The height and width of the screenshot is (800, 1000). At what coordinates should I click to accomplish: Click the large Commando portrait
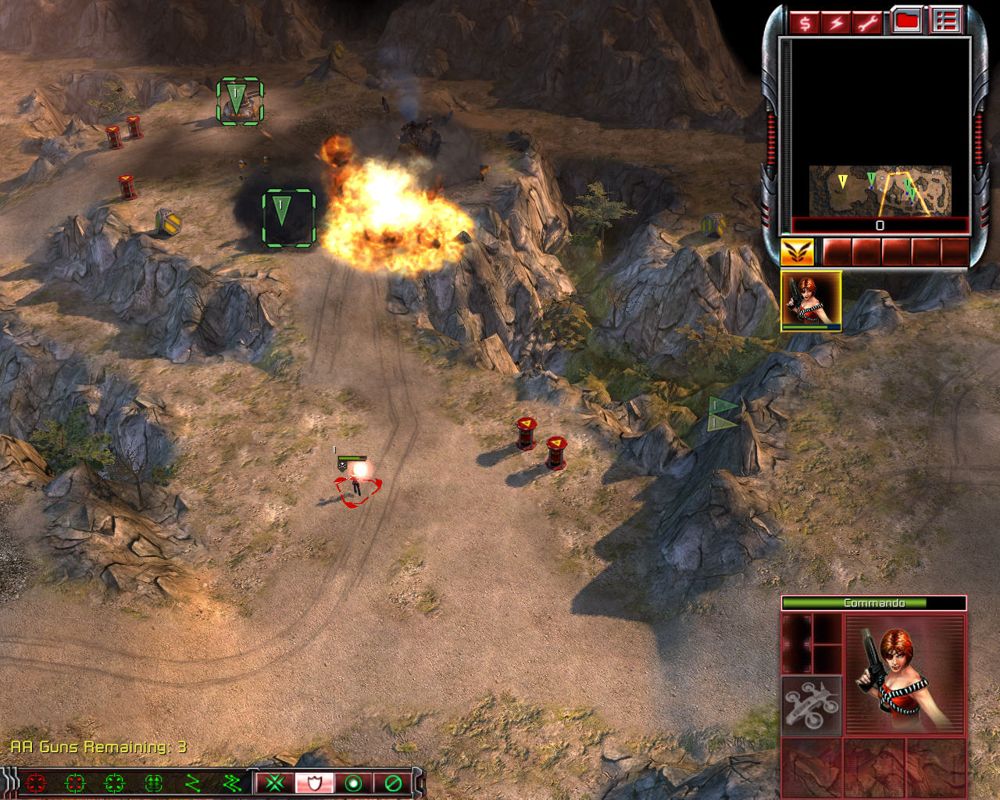coord(905,671)
